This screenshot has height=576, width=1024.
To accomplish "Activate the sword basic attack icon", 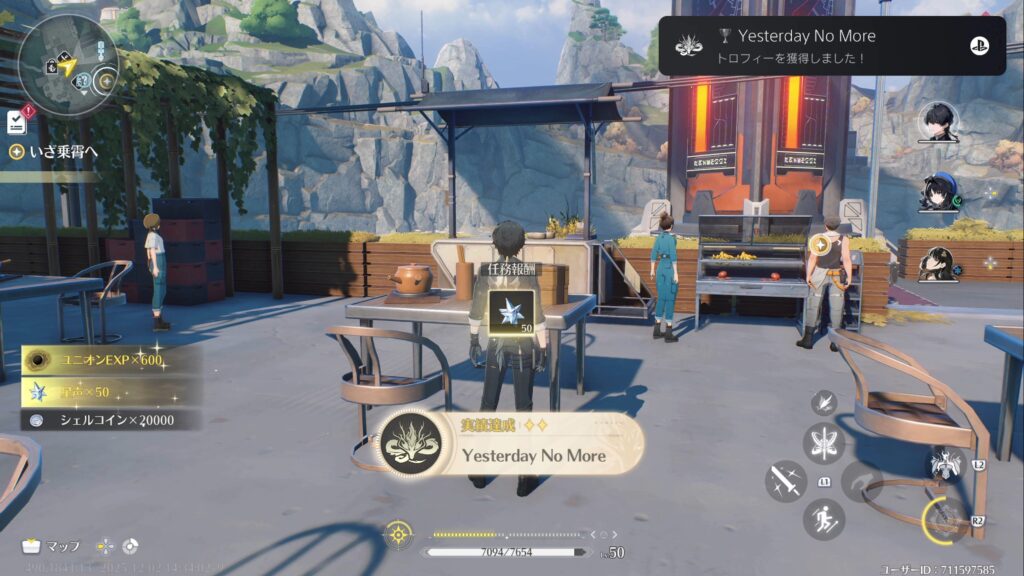I will pos(786,481).
